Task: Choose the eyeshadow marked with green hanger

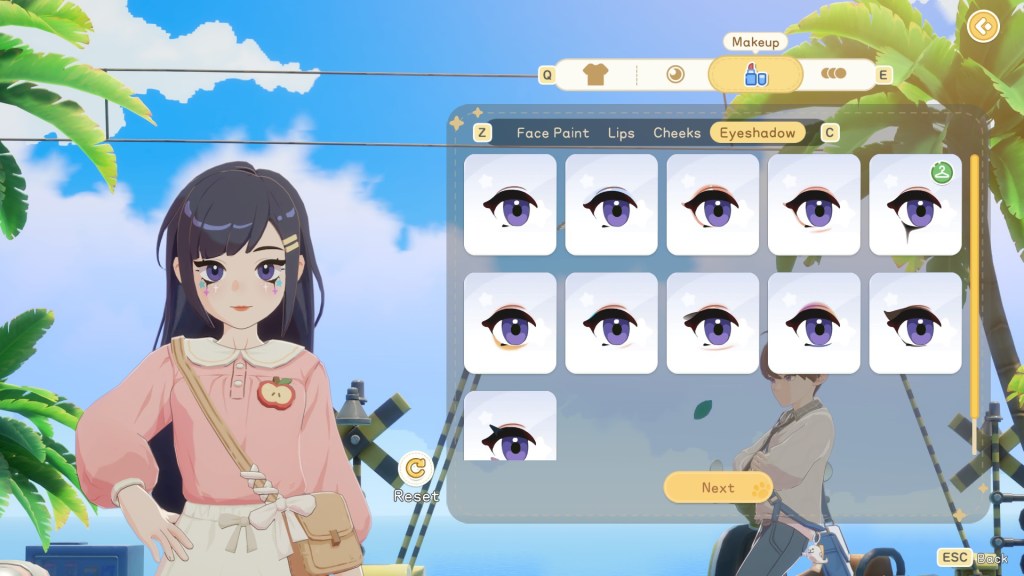Action: tap(915, 205)
